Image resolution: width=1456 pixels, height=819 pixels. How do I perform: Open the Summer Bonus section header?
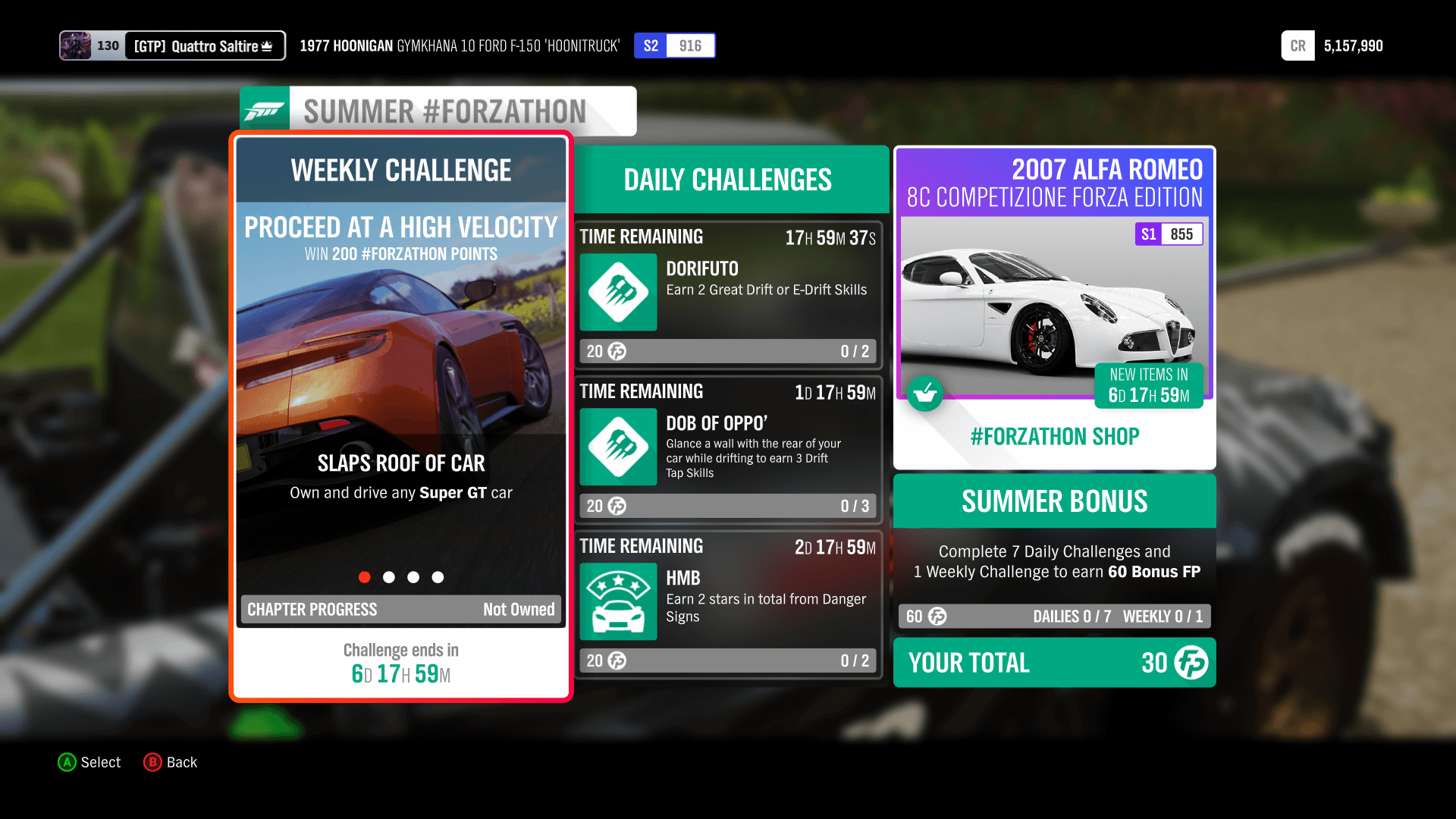(x=1054, y=501)
